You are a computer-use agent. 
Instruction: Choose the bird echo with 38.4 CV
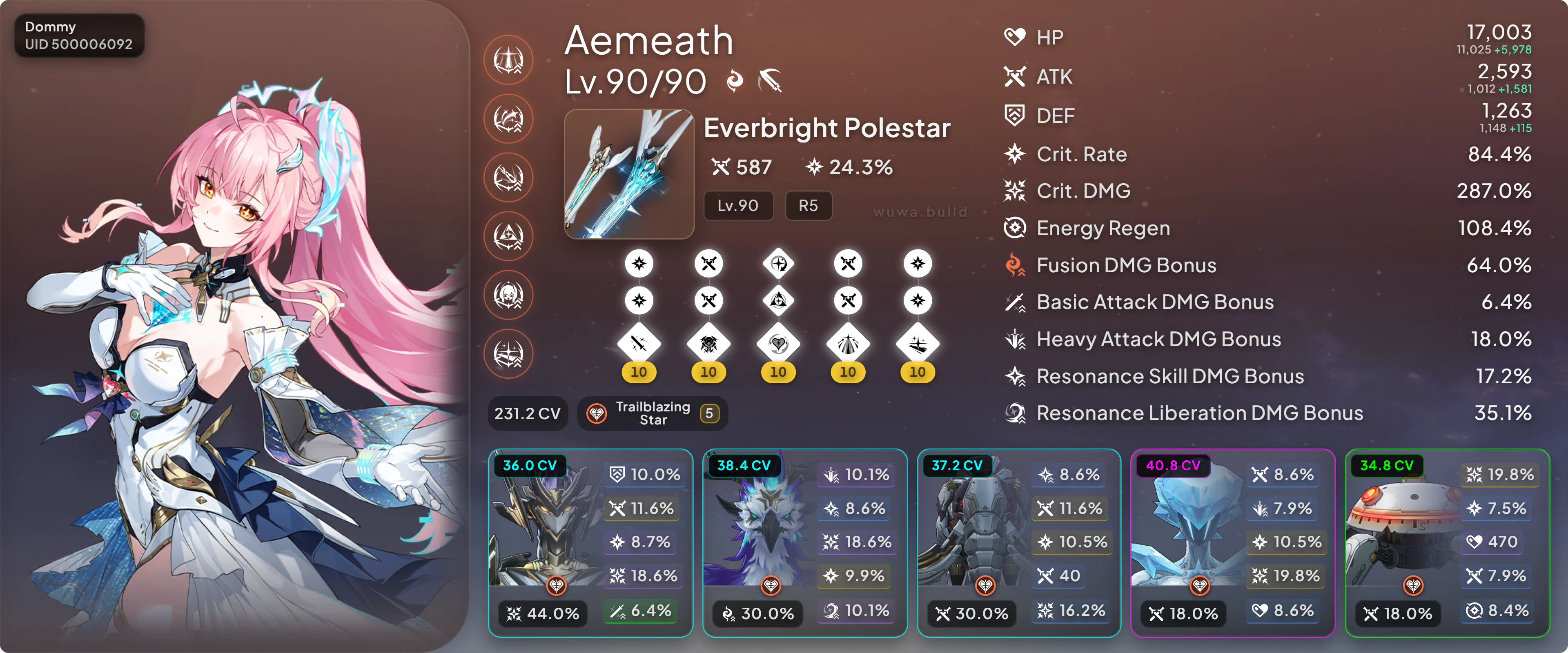click(x=804, y=543)
